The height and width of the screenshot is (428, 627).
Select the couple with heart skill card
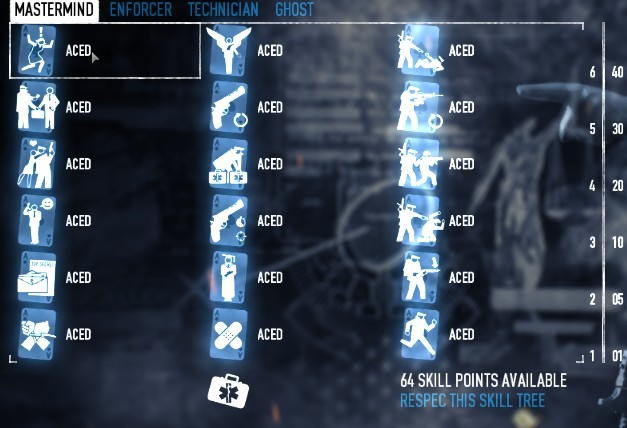click(37, 164)
